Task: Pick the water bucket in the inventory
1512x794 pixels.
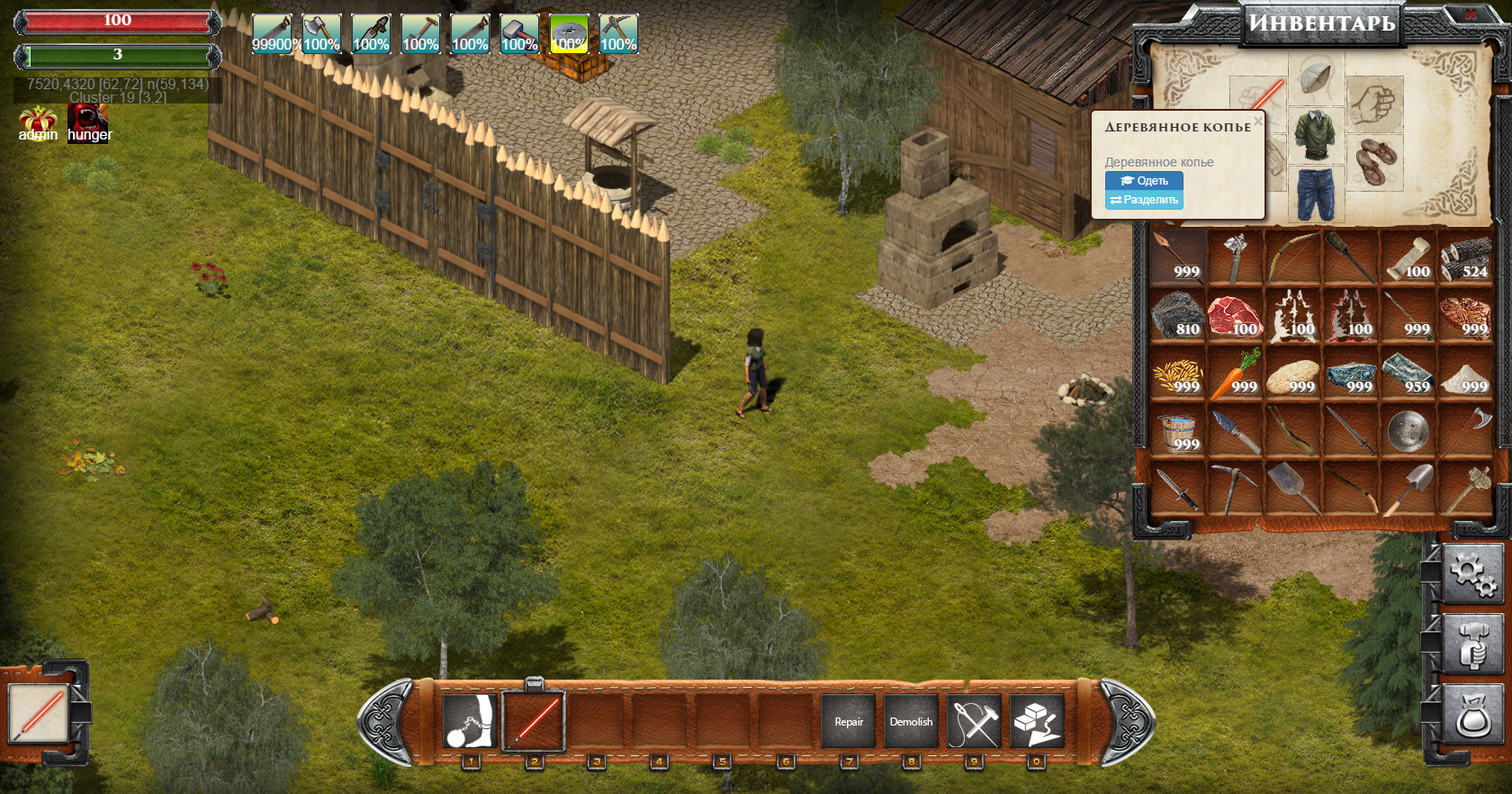Action: [x=1177, y=431]
